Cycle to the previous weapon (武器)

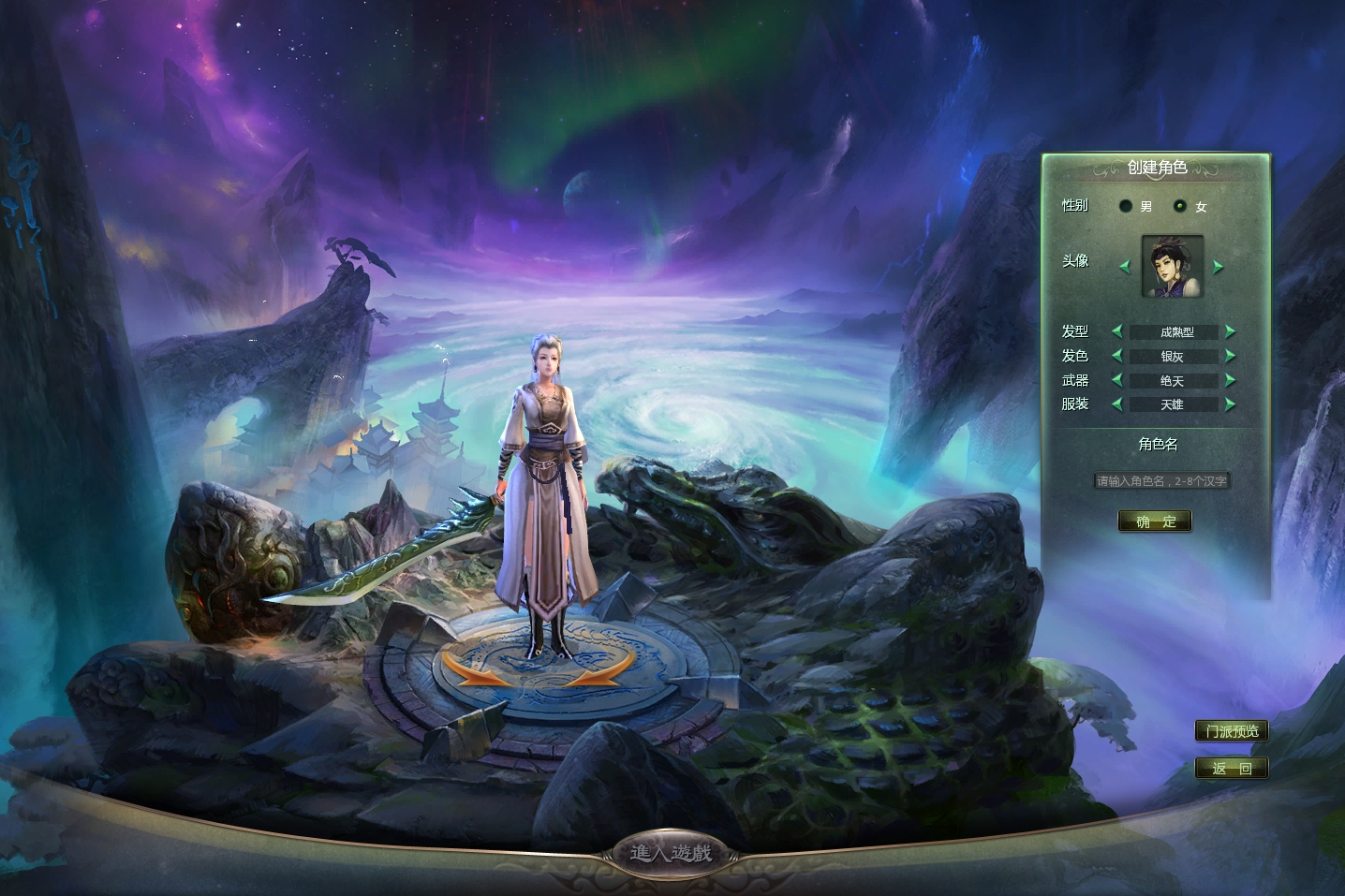(1116, 380)
